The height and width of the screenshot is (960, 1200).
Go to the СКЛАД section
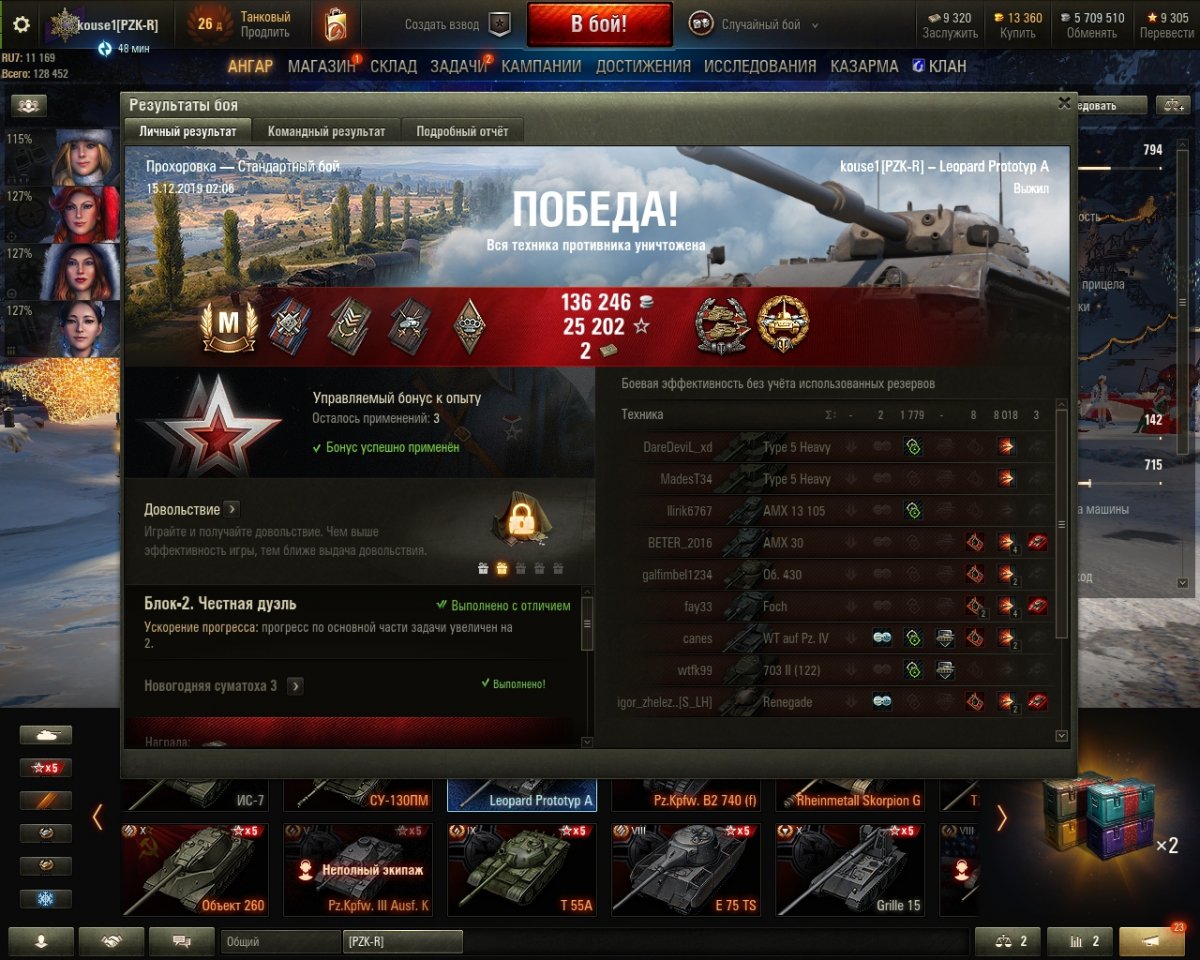click(393, 66)
